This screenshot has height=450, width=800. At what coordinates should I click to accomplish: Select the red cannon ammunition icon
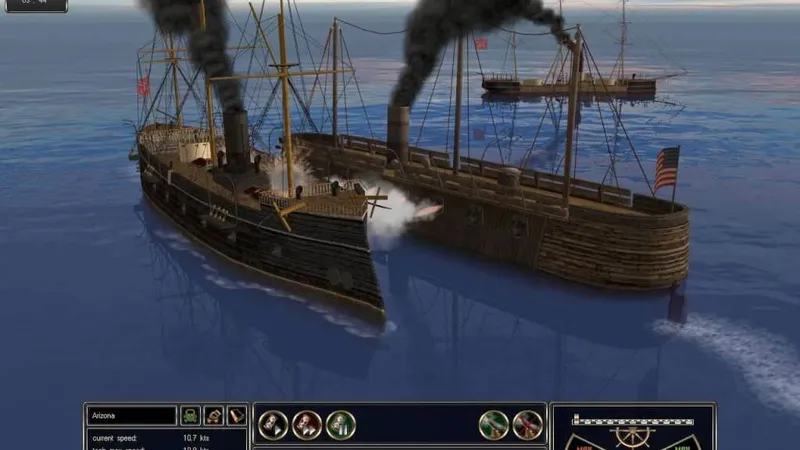pos(527,425)
